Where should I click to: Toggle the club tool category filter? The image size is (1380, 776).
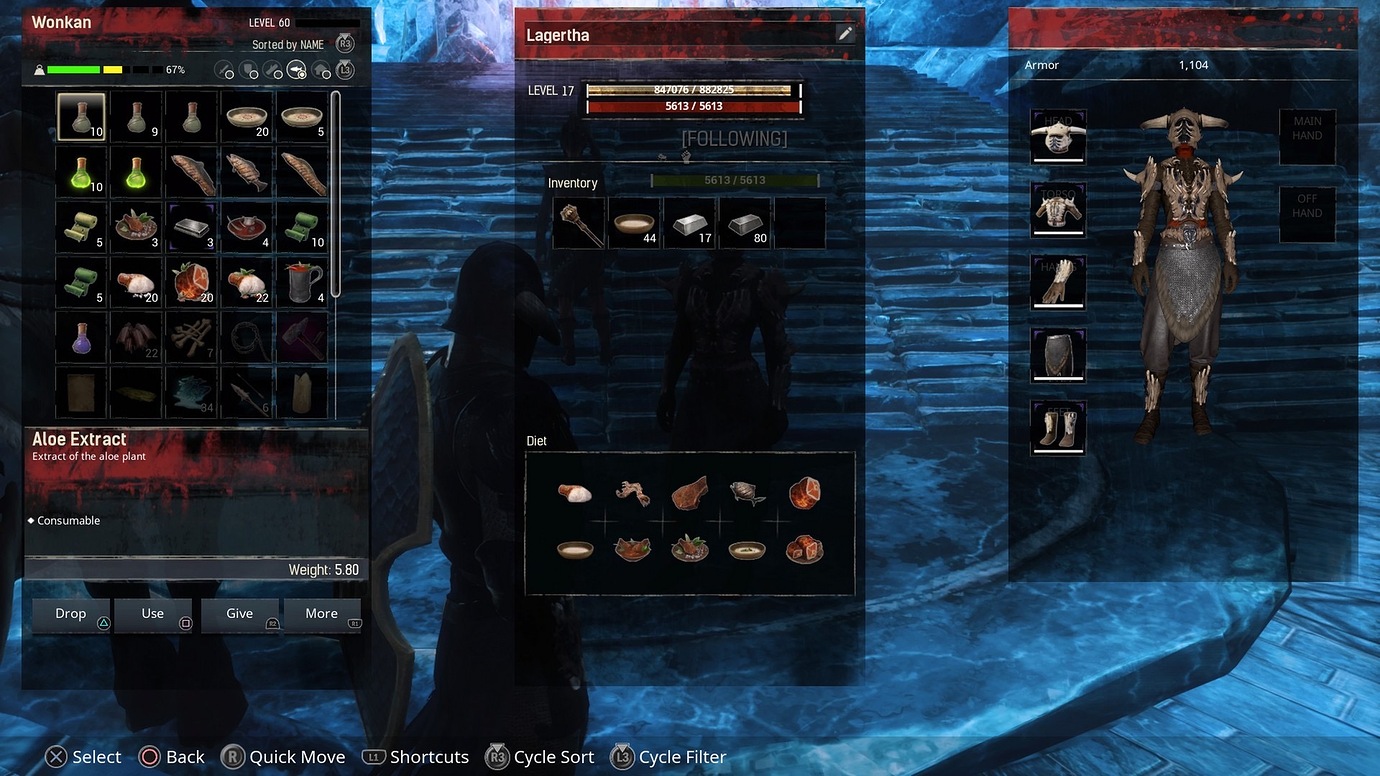point(272,70)
